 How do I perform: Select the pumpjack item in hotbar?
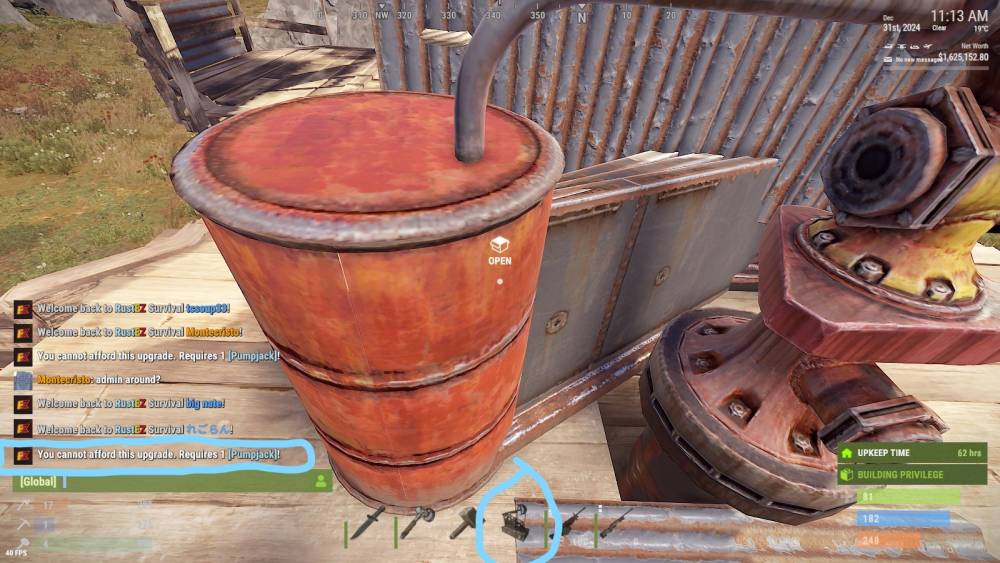pyautogui.click(x=517, y=522)
